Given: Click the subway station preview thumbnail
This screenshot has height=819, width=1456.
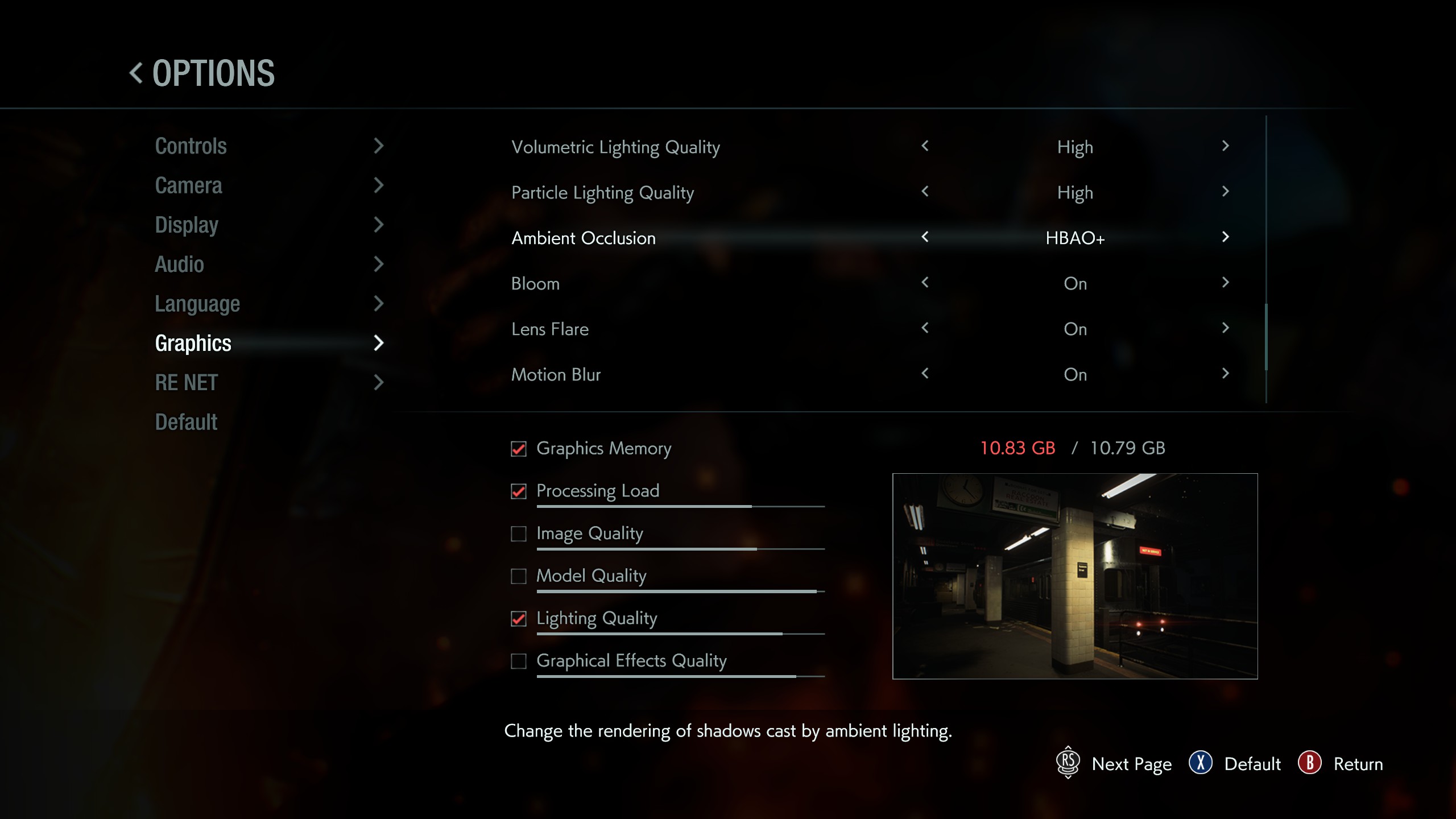Looking at the screenshot, I should tap(1075, 574).
